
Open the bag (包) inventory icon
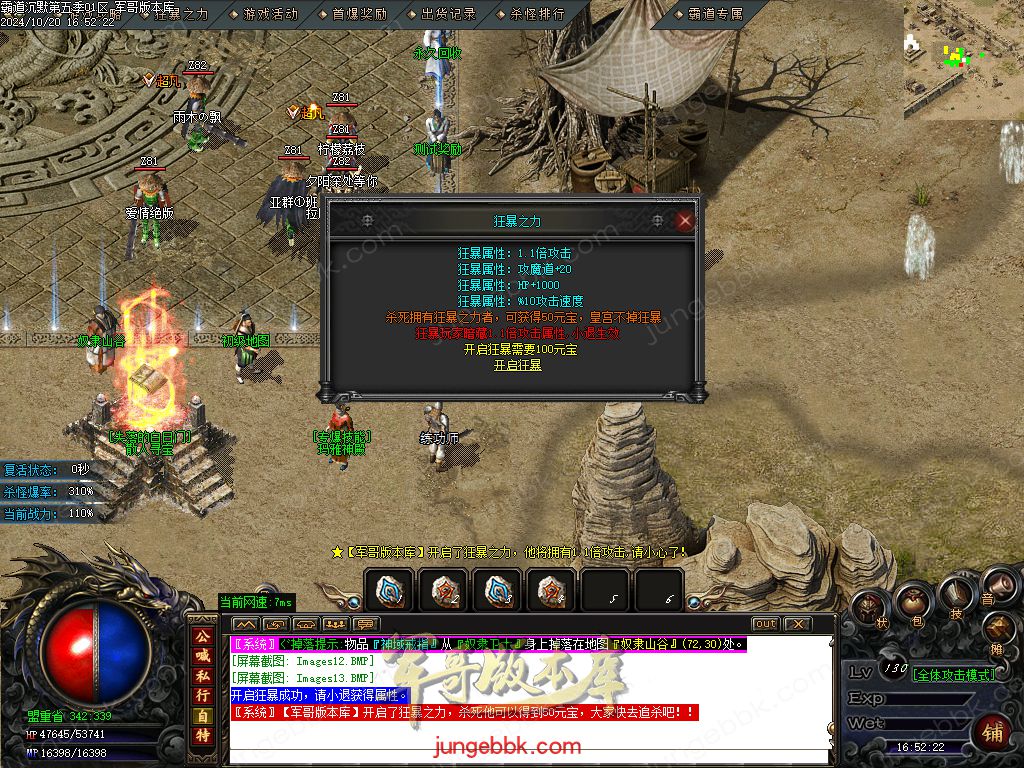913,601
